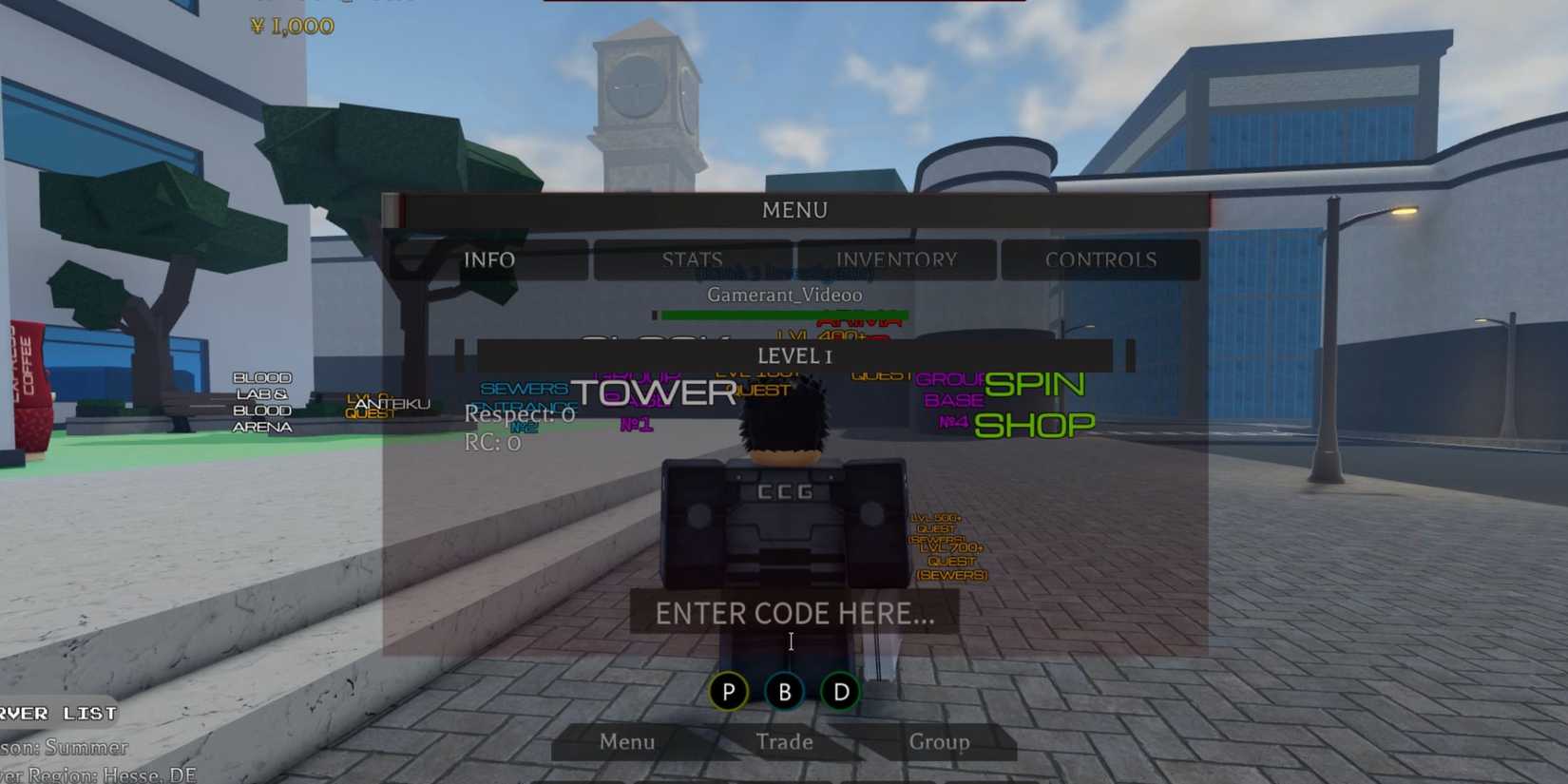Select the green D badge icon
The height and width of the screenshot is (784, 1568).
point(839,692)
